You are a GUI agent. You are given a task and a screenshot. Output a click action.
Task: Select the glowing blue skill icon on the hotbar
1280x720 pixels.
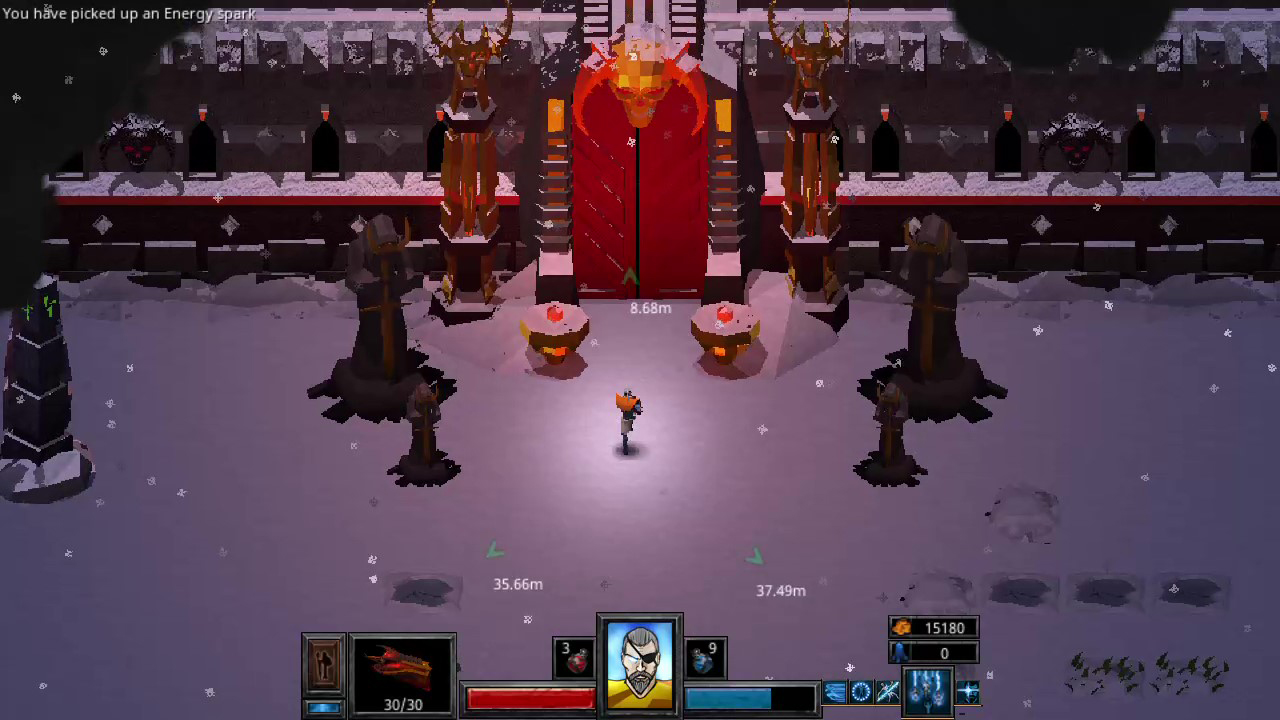pos(927,692)
